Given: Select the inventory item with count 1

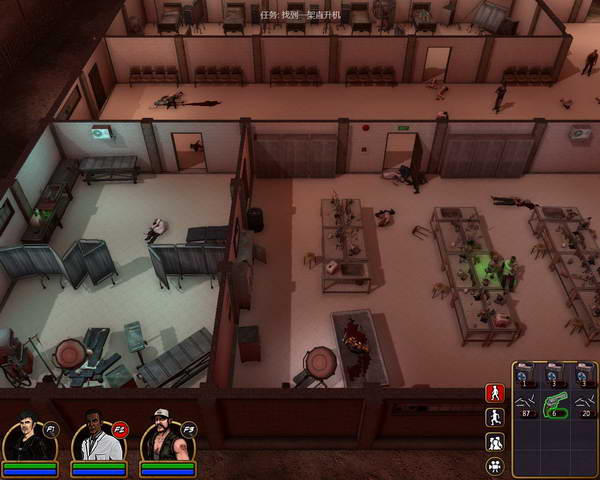Looking at the screenshot, I should coord(526,375).
